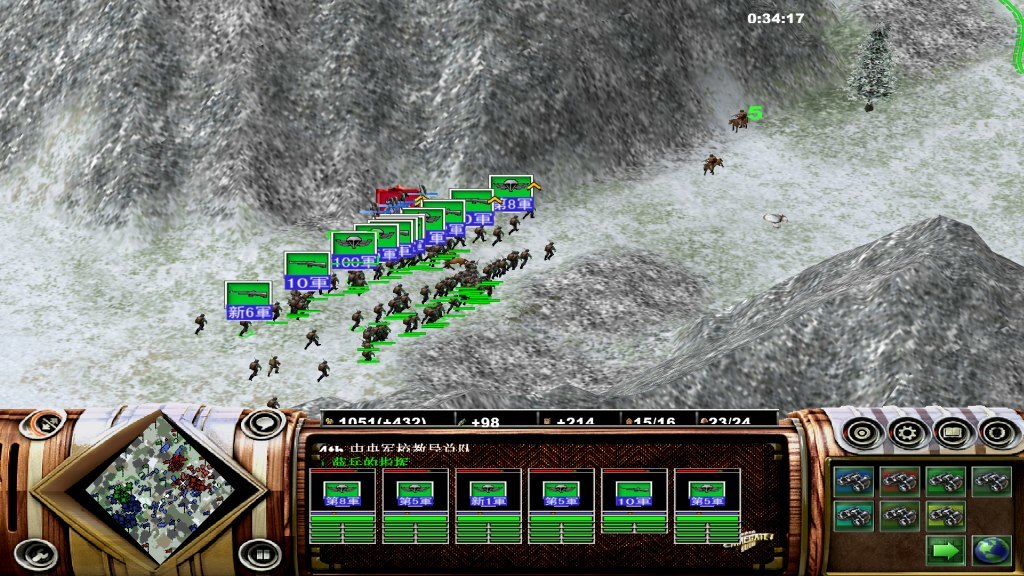Activate the yellow binoculars command
Viewport: 1024px width, 576px height.
(942, 516)
